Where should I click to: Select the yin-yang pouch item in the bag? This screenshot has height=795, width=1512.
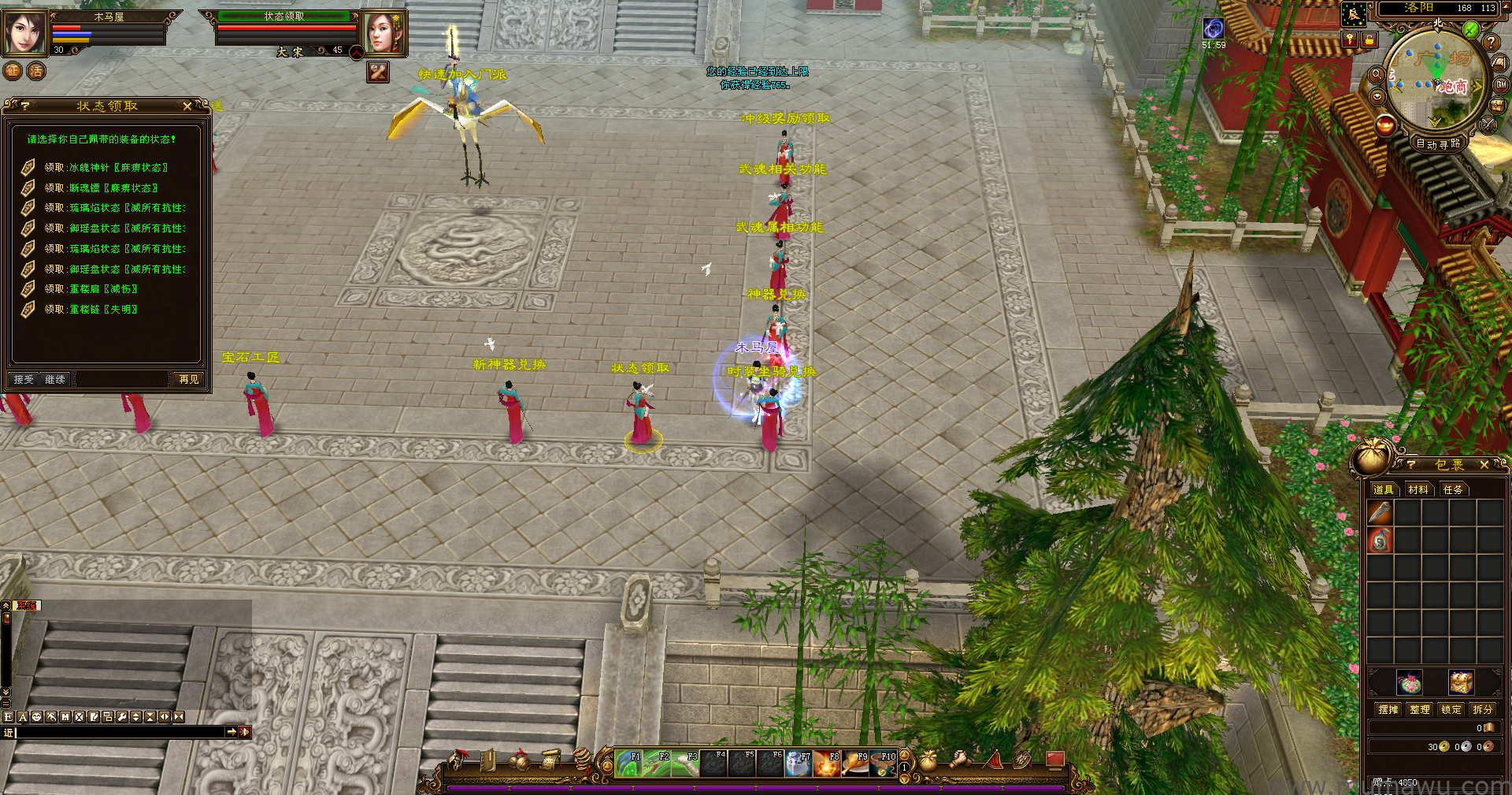pyautogui.click(x=1380, y=541)
